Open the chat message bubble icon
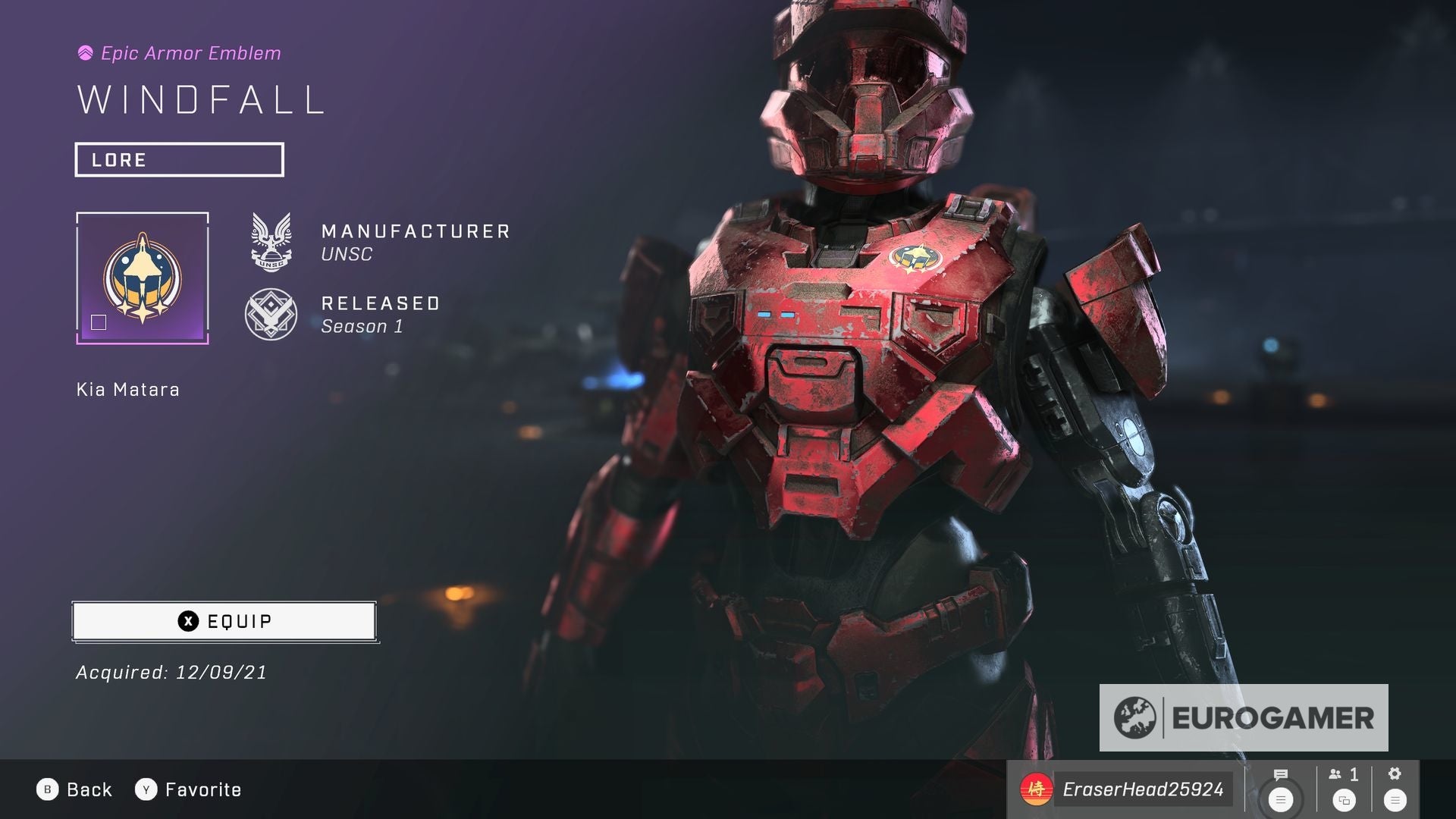Screen dimensions: 1456x819 tap(1282, 775)
